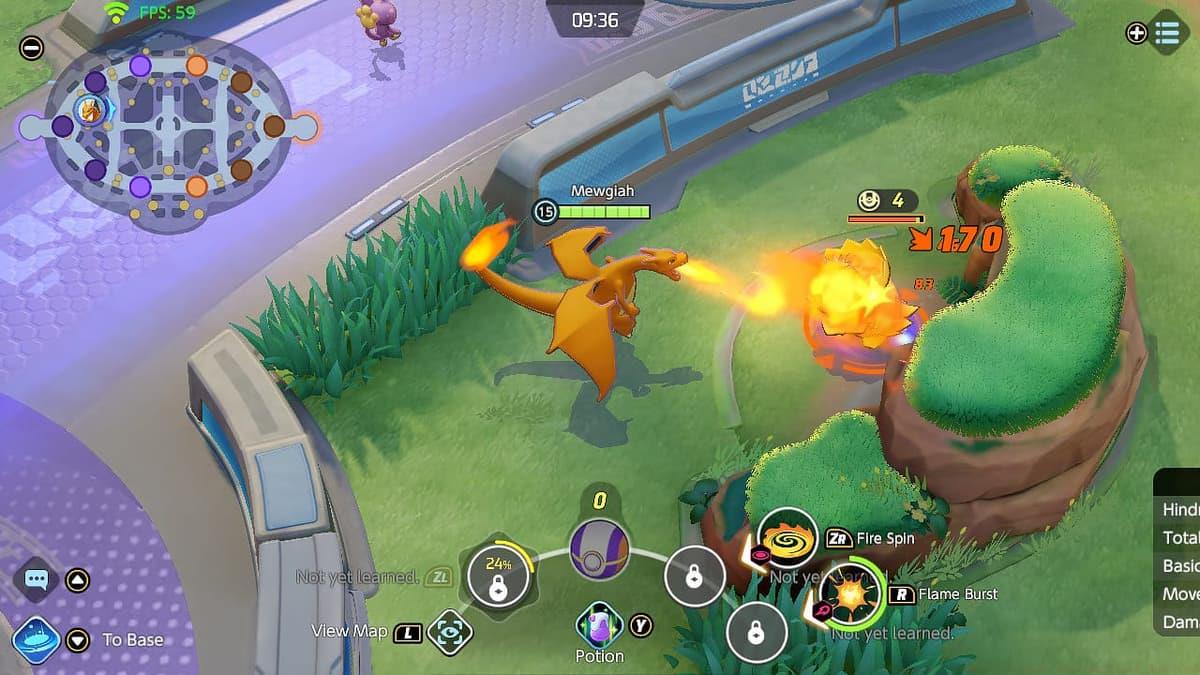Select the locked Unite move at 24%

(497, 578)
